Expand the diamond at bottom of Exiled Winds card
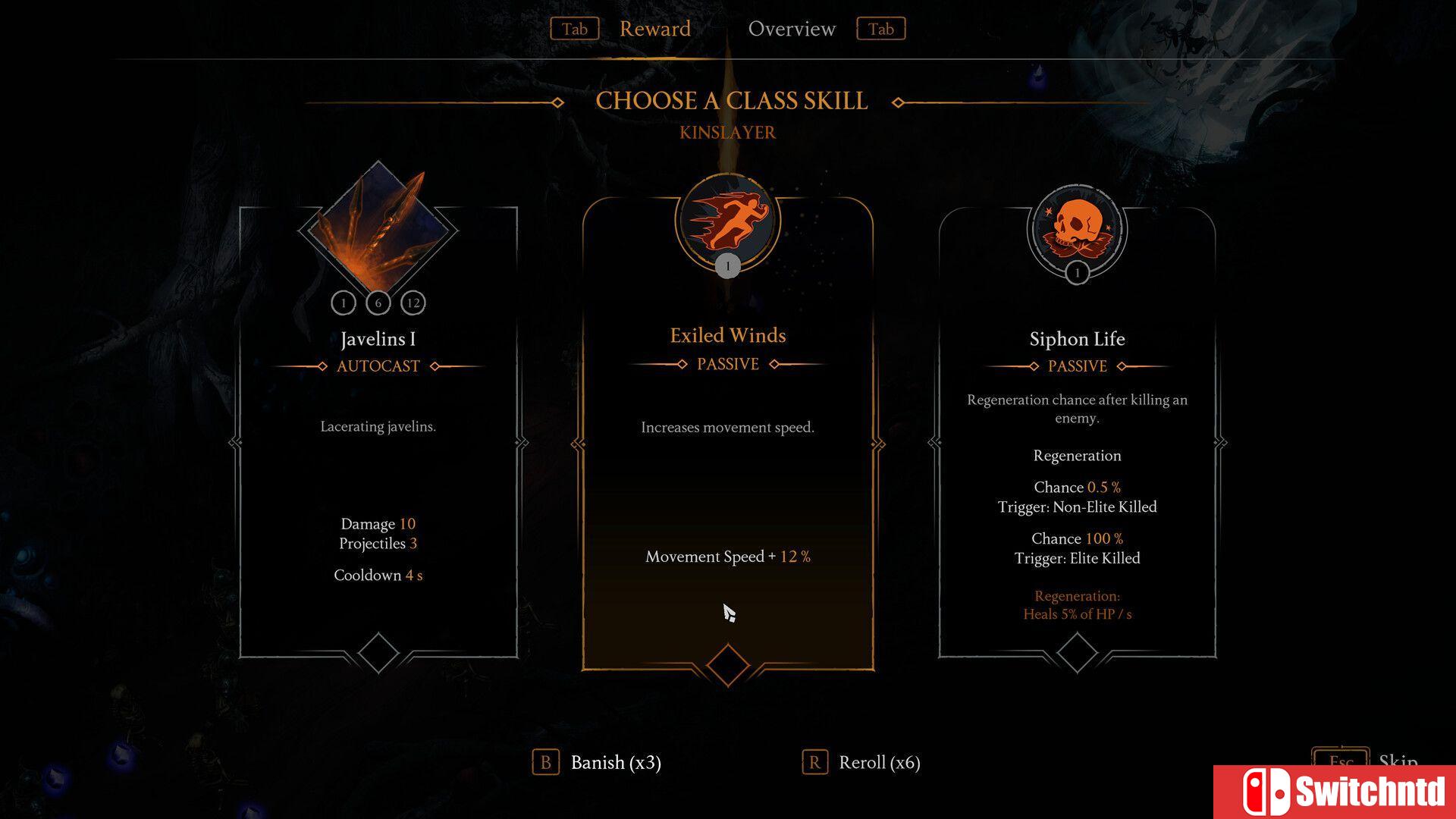The height and width of the screenshot is (819, 1456). coord(727,664)
